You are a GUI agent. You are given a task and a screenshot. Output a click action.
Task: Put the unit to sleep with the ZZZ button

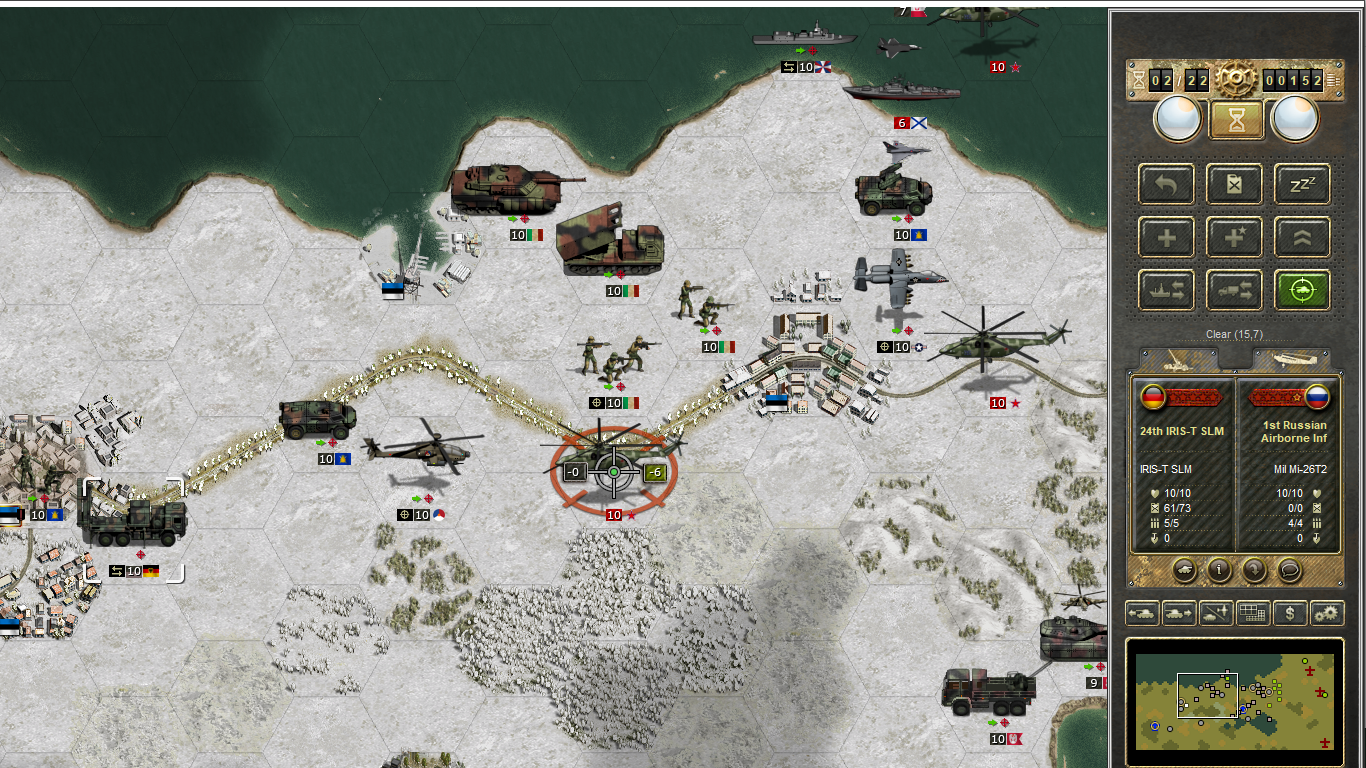pos(1302,184)
